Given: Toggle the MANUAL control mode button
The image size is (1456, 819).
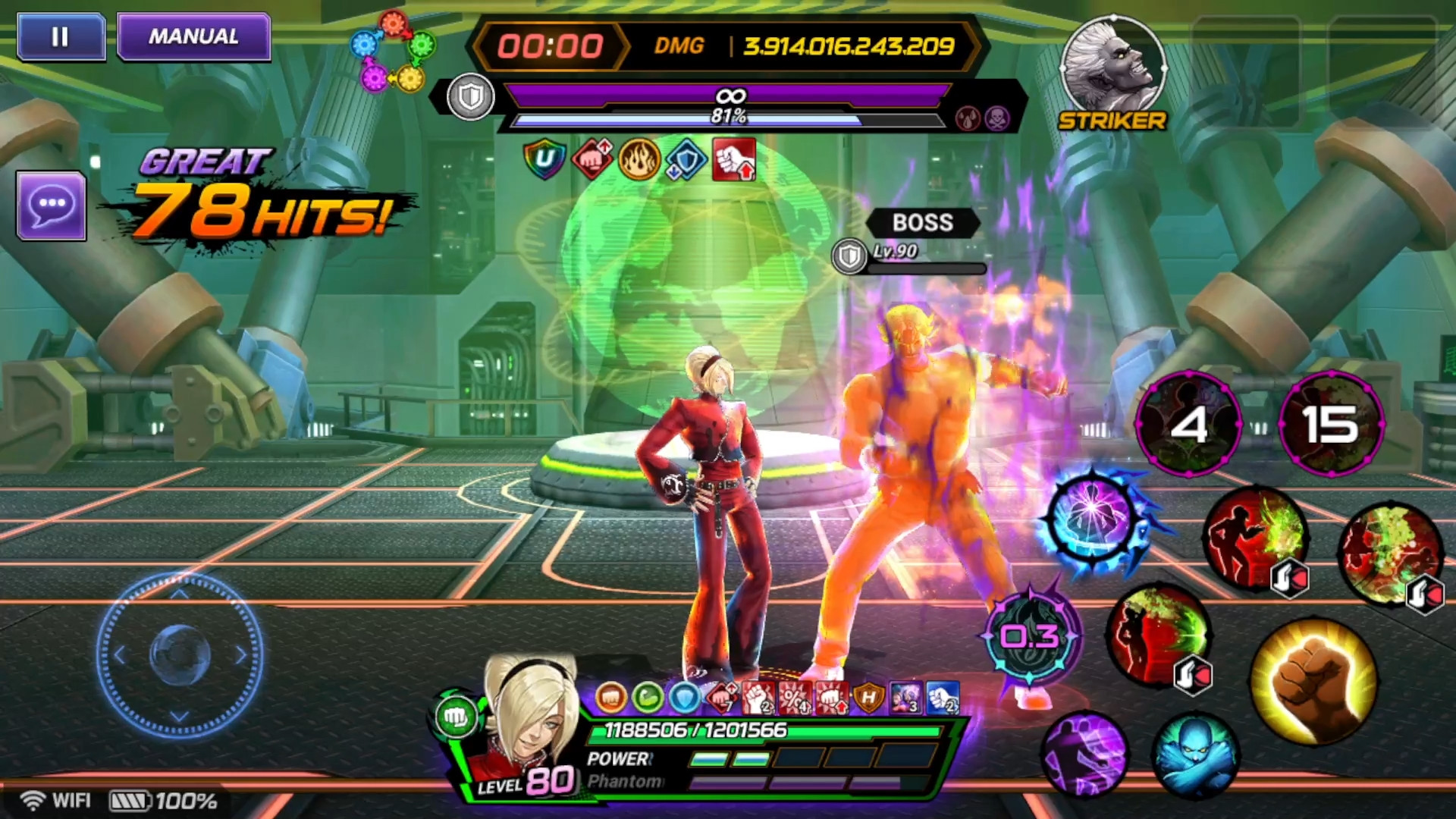Looking at the screenshot, I should (x=194, y=37).
